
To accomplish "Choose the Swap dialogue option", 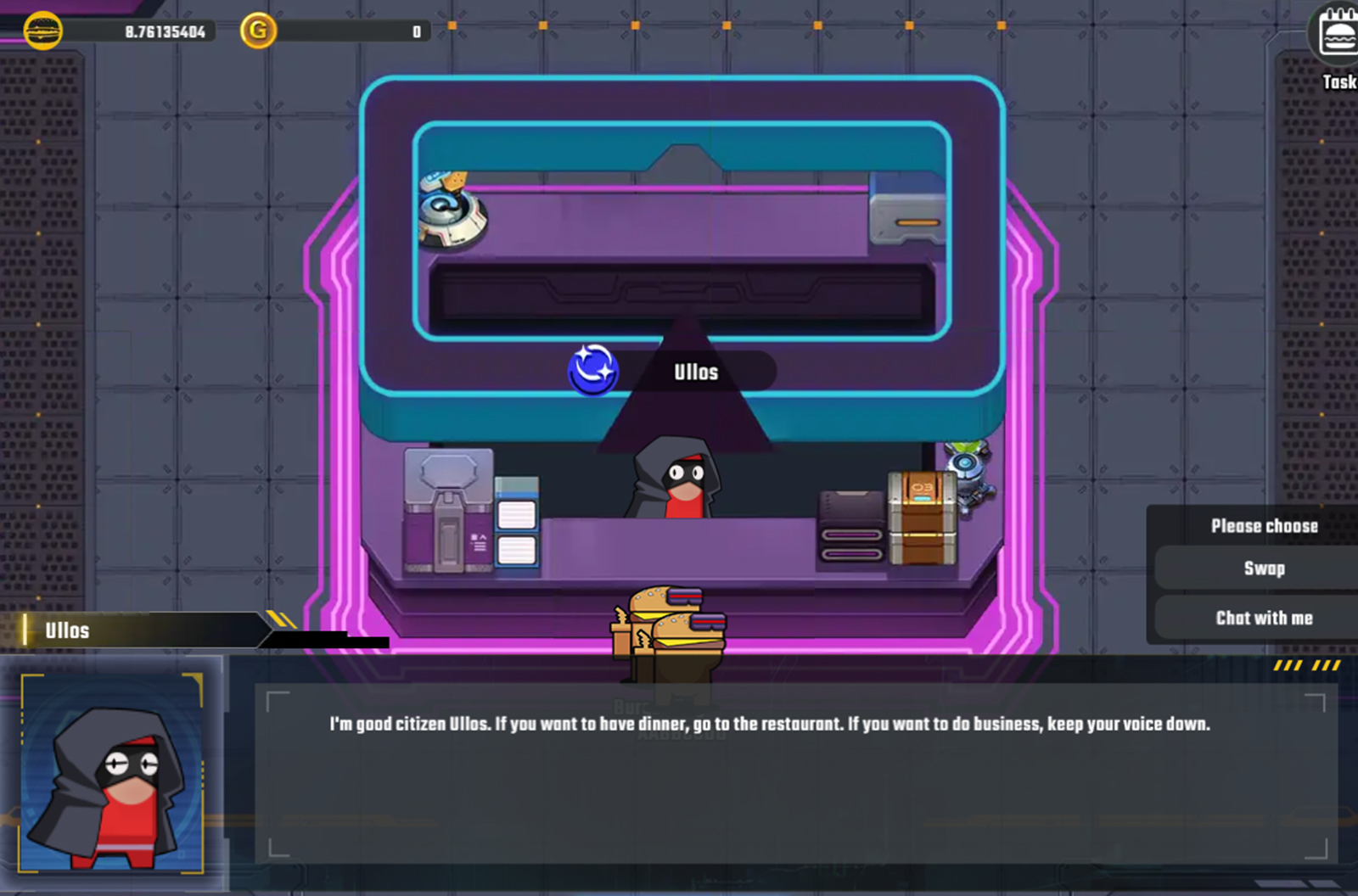I will (1263, 568).
